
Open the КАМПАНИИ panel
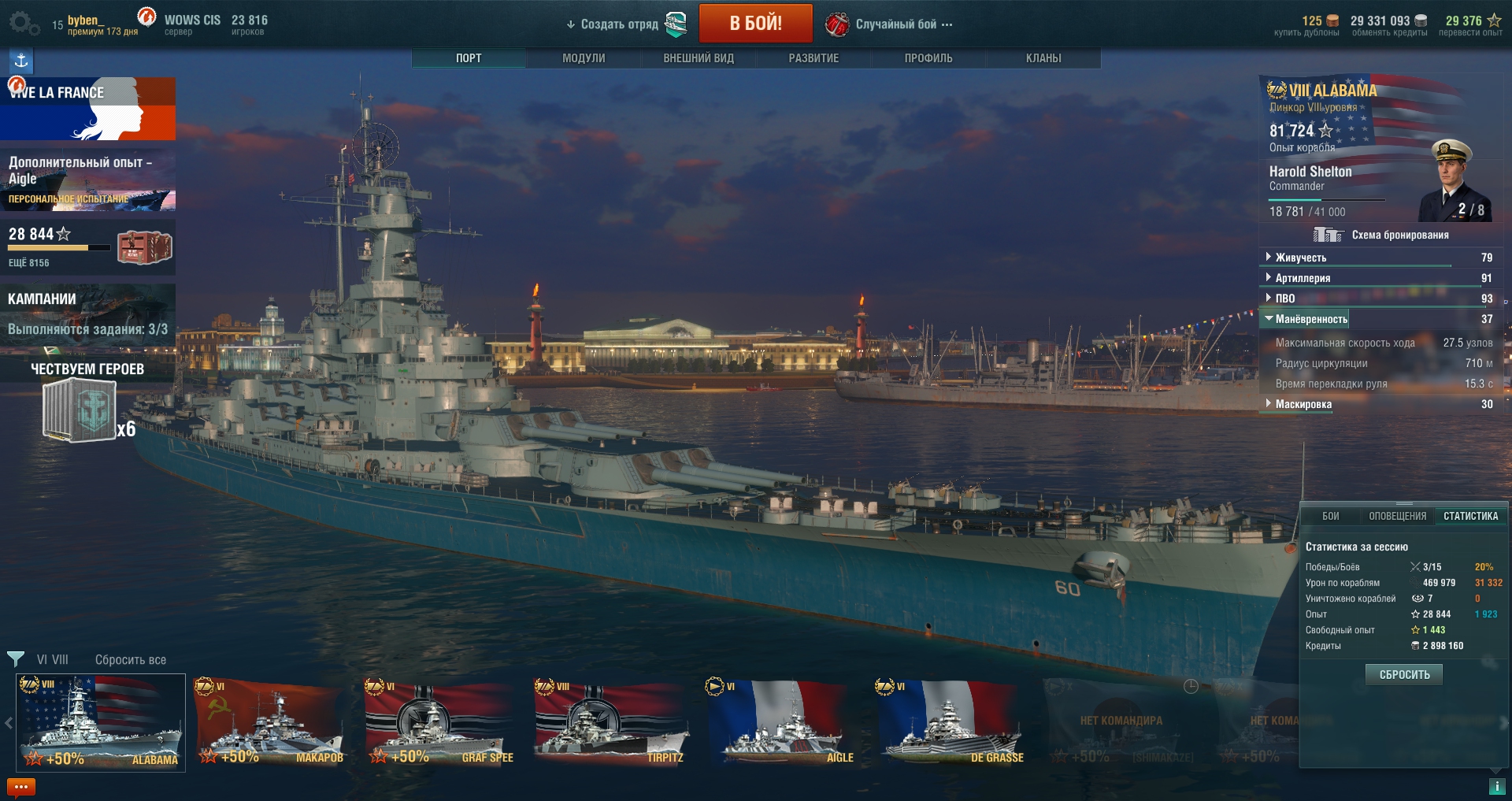[x=87, y=313]
